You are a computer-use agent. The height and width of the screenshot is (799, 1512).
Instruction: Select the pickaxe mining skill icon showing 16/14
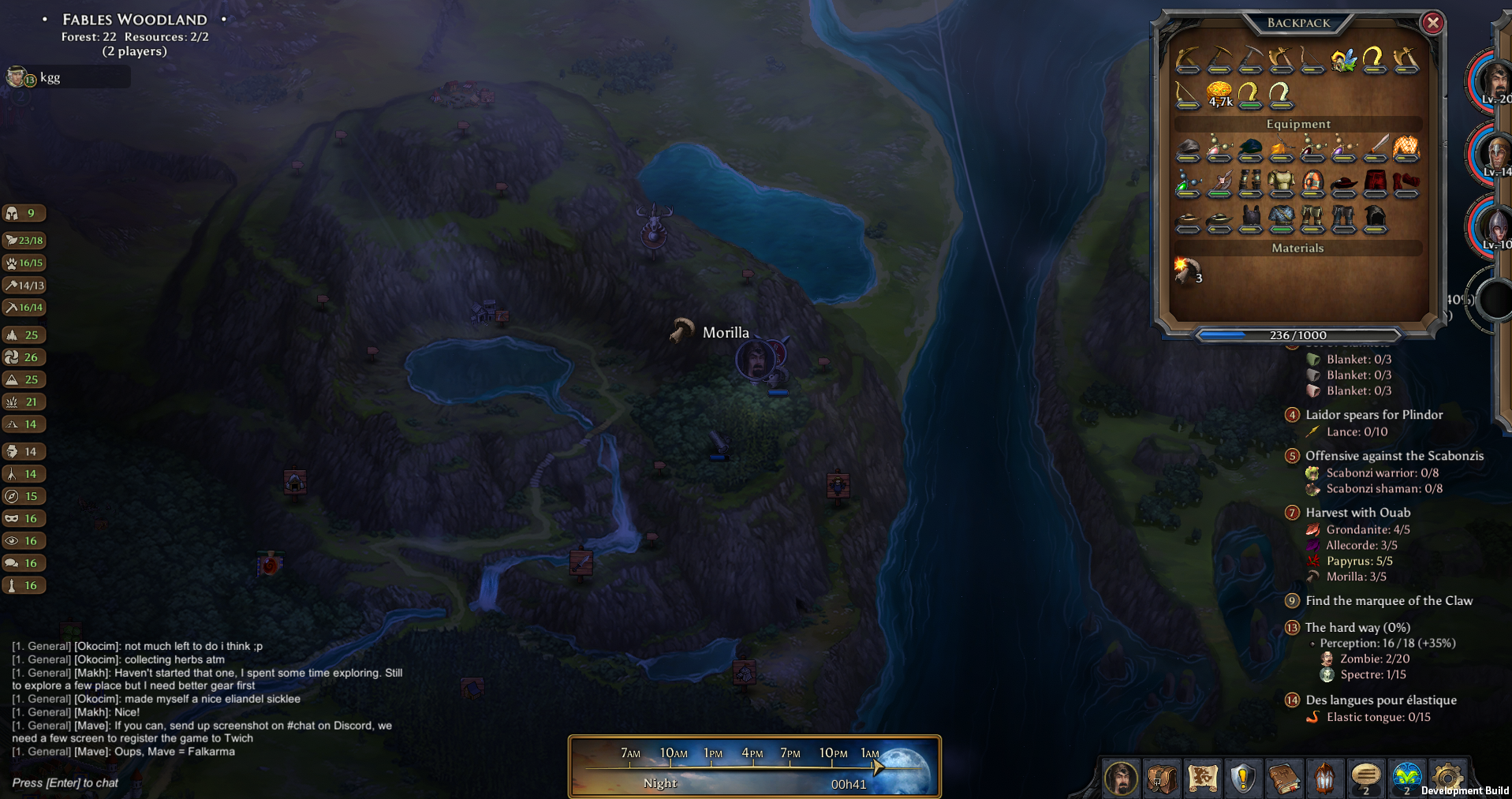pos(24,308)
